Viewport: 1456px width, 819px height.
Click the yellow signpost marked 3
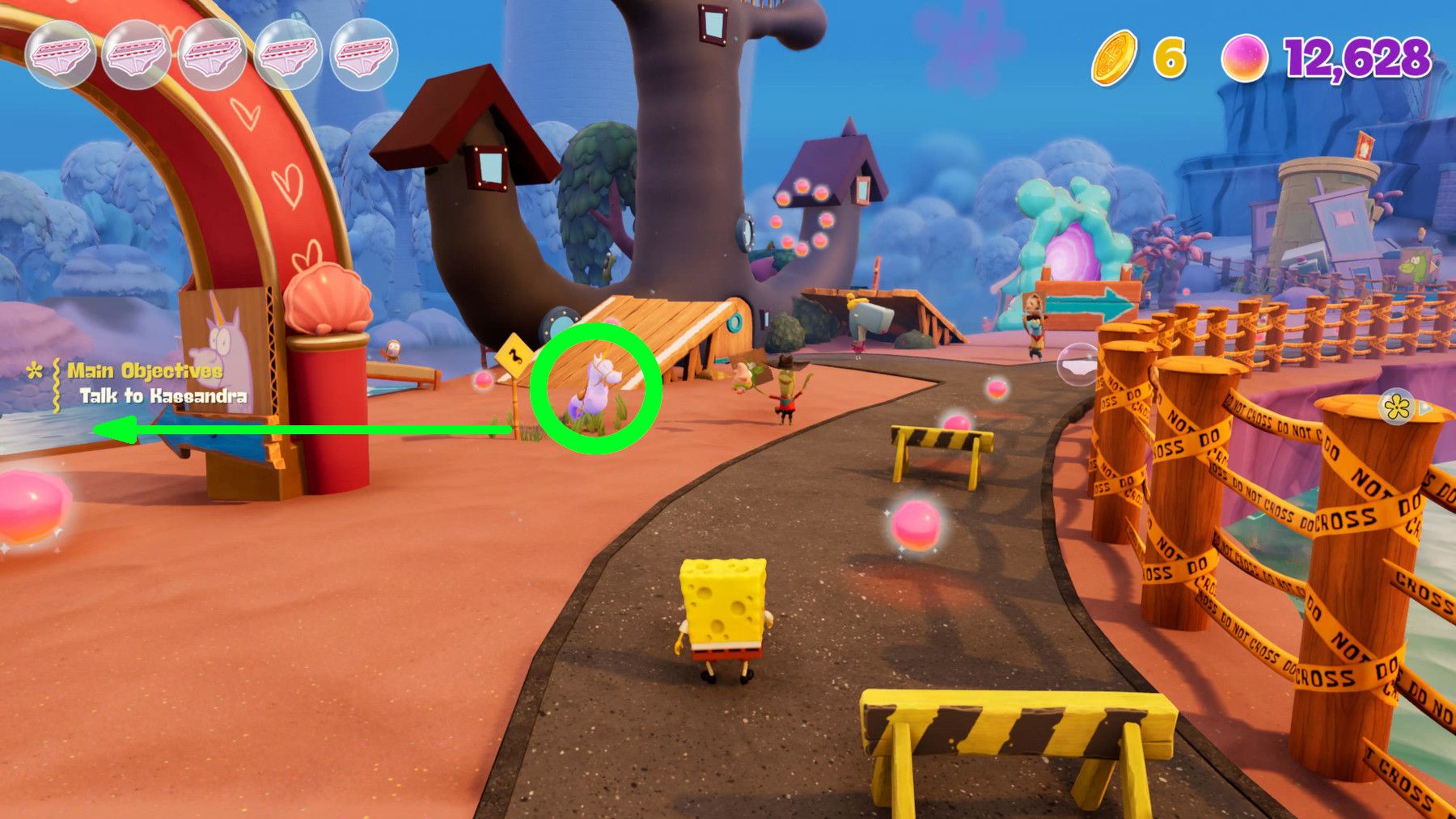(512, 356)
